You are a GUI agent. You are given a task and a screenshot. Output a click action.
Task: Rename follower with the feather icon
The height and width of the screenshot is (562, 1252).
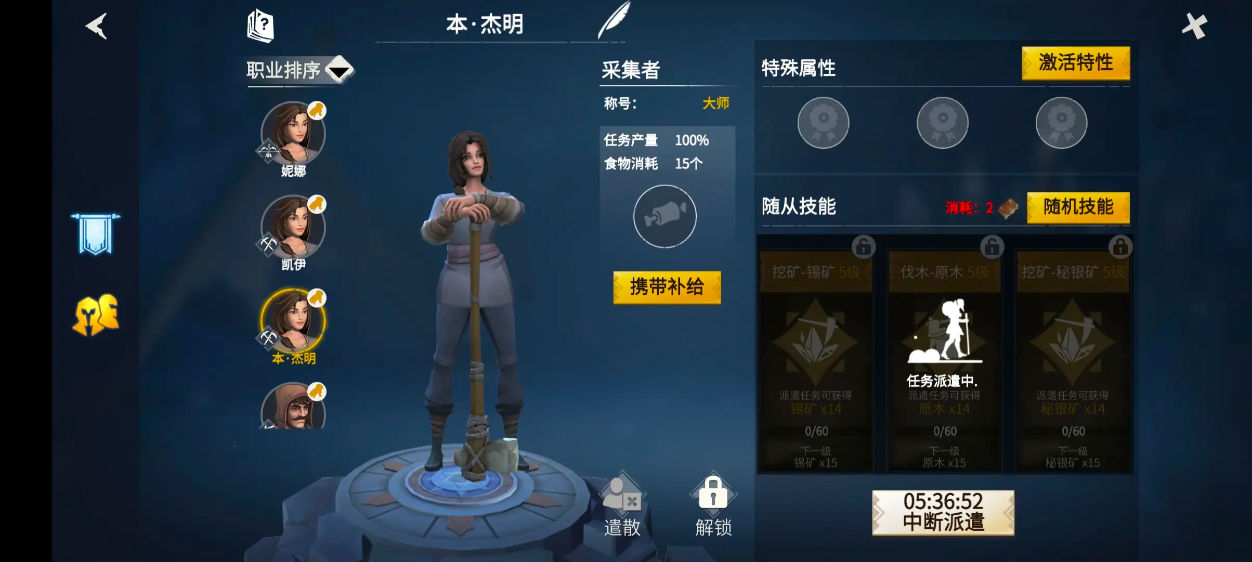point(612,21)
